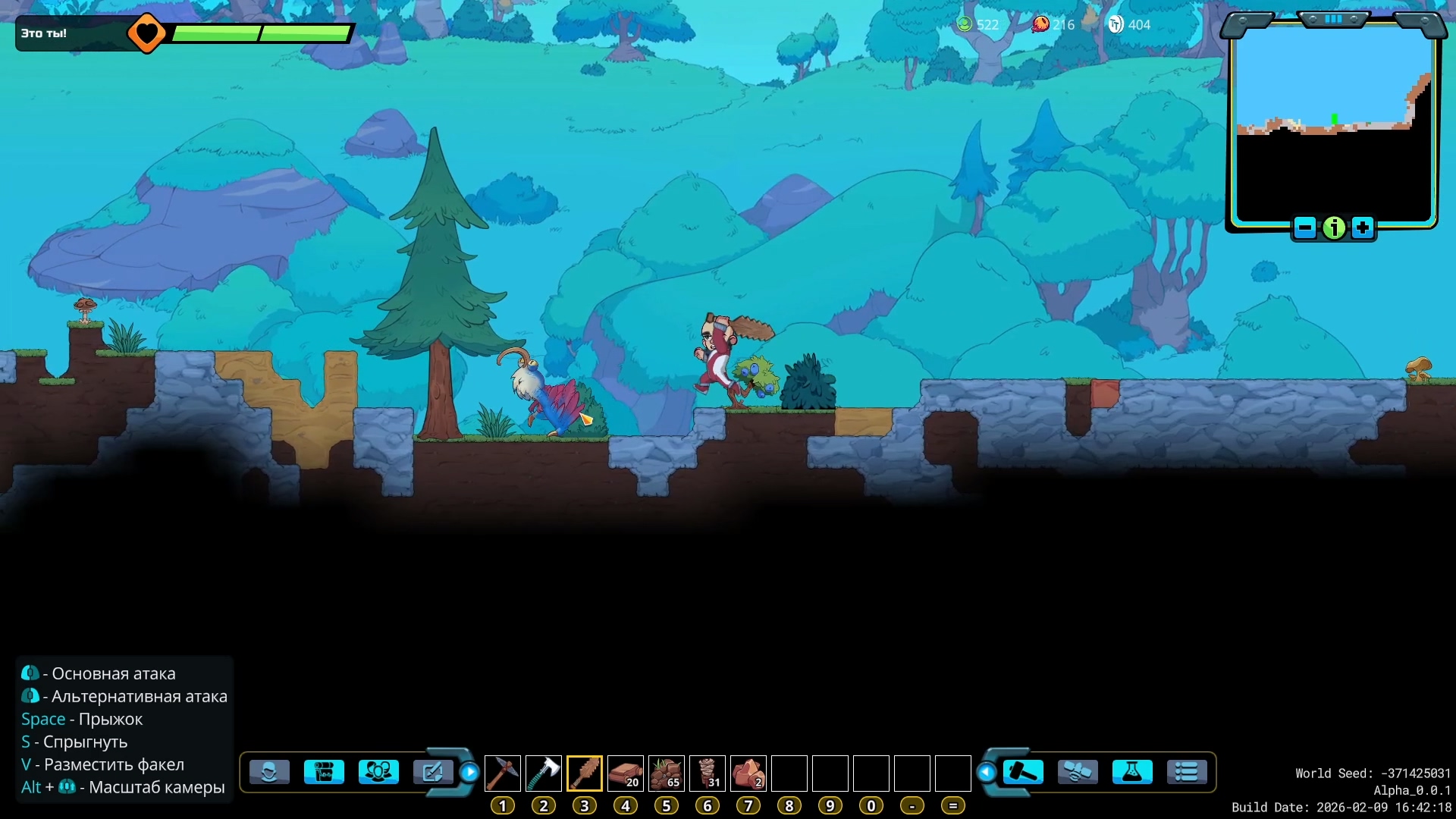Image resolution: width=1456 pixels, height=819 pixels.
Task: Open the hammer building menu
Action: click(x=1023, y=772)
